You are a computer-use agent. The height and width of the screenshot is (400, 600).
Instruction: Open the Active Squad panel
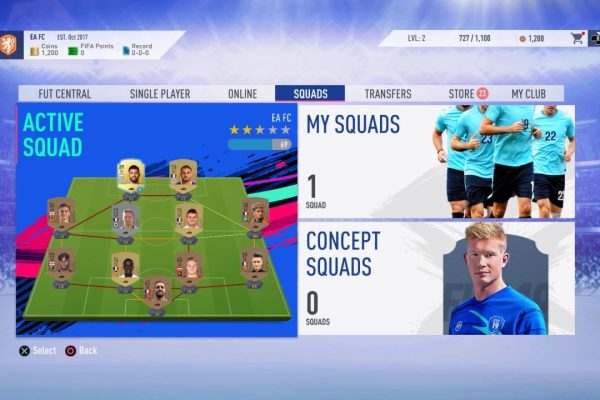click(156, 220)
